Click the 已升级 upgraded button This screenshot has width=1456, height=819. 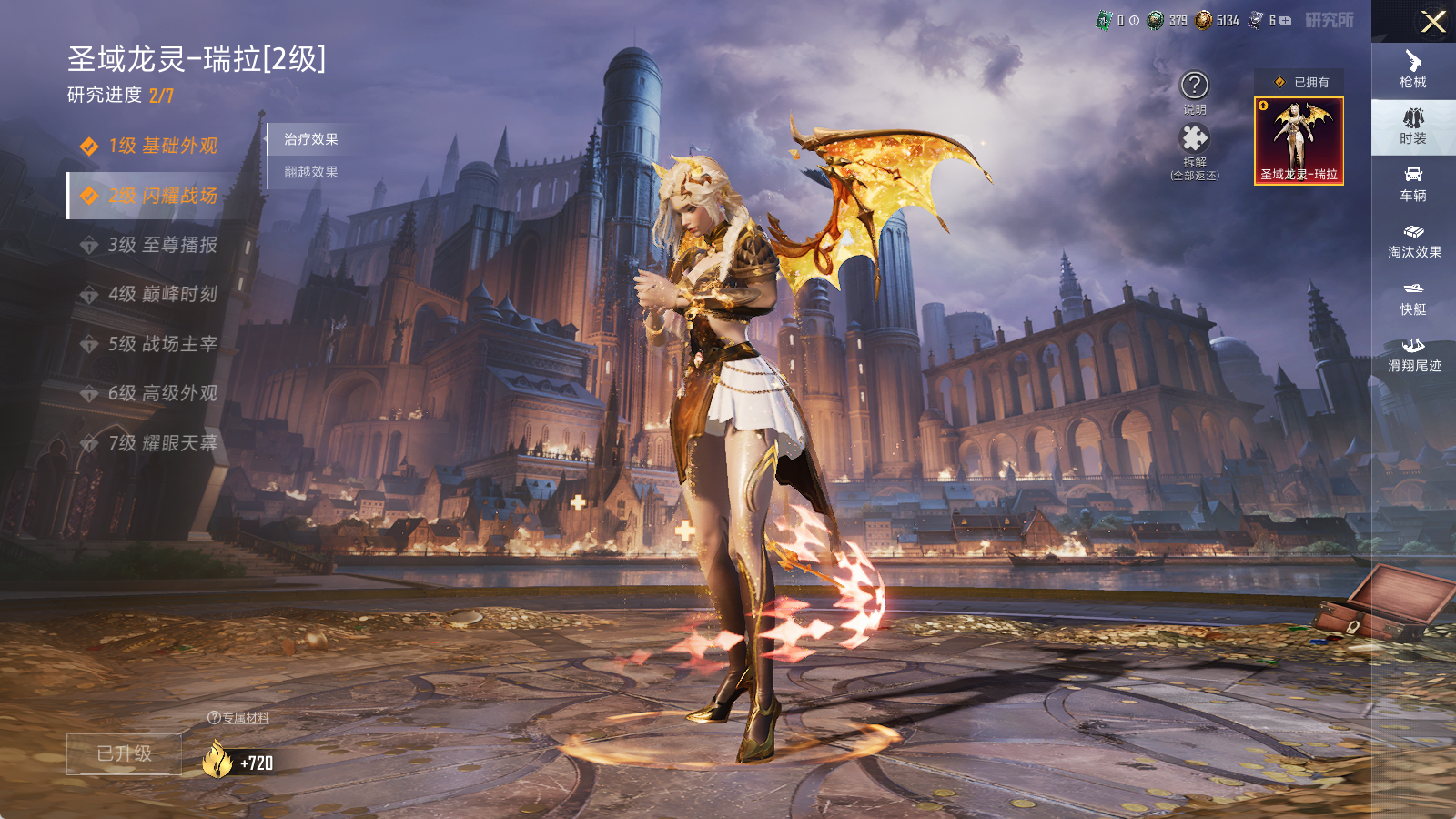coord(125,753)
